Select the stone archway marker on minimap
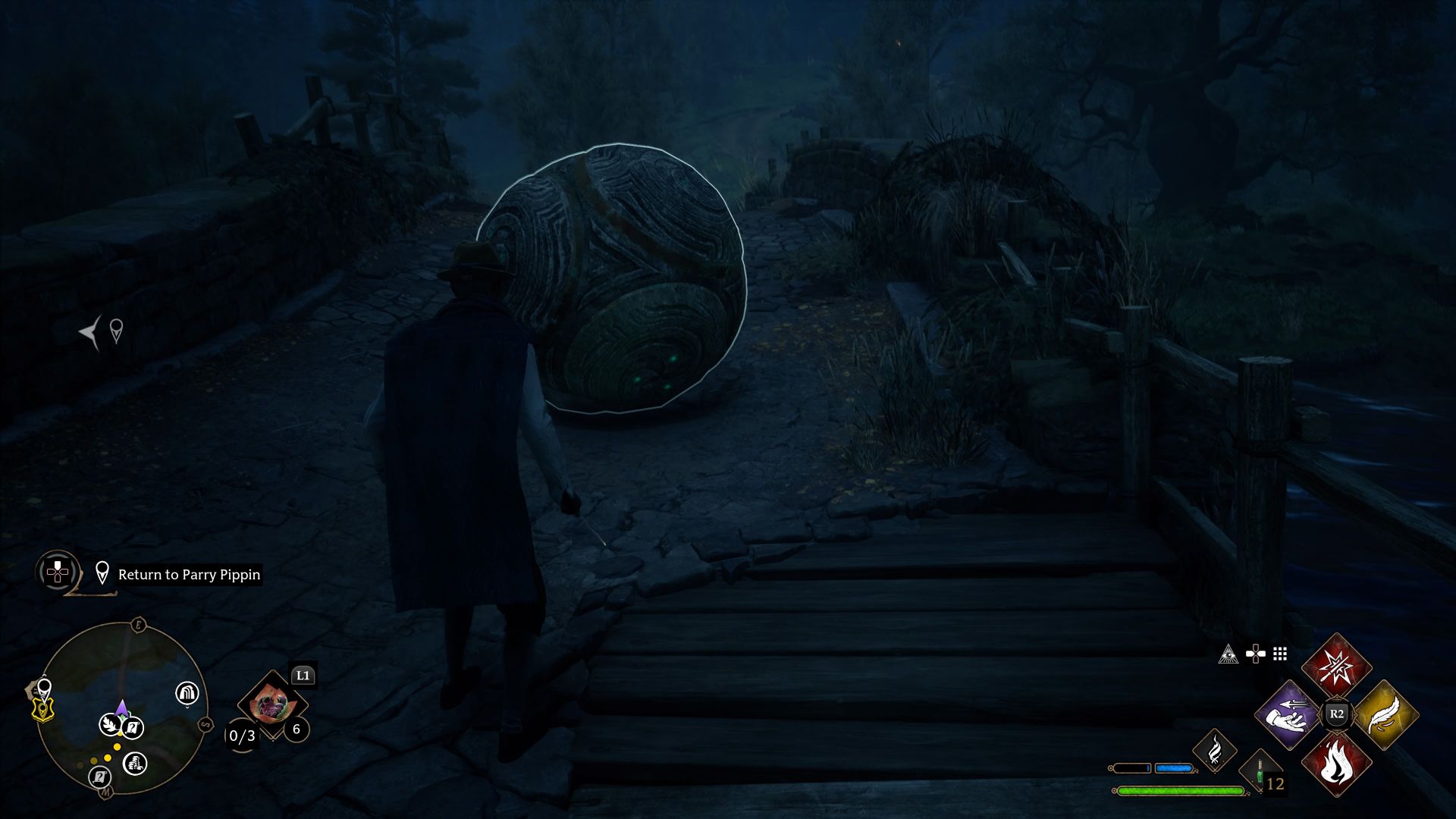Screen dimensions: 1456x819 (x=187, y=692)
